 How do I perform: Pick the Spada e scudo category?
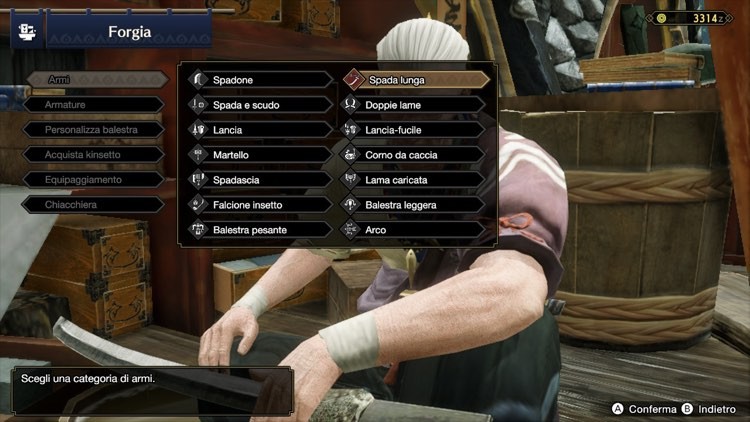click(260, 105)
